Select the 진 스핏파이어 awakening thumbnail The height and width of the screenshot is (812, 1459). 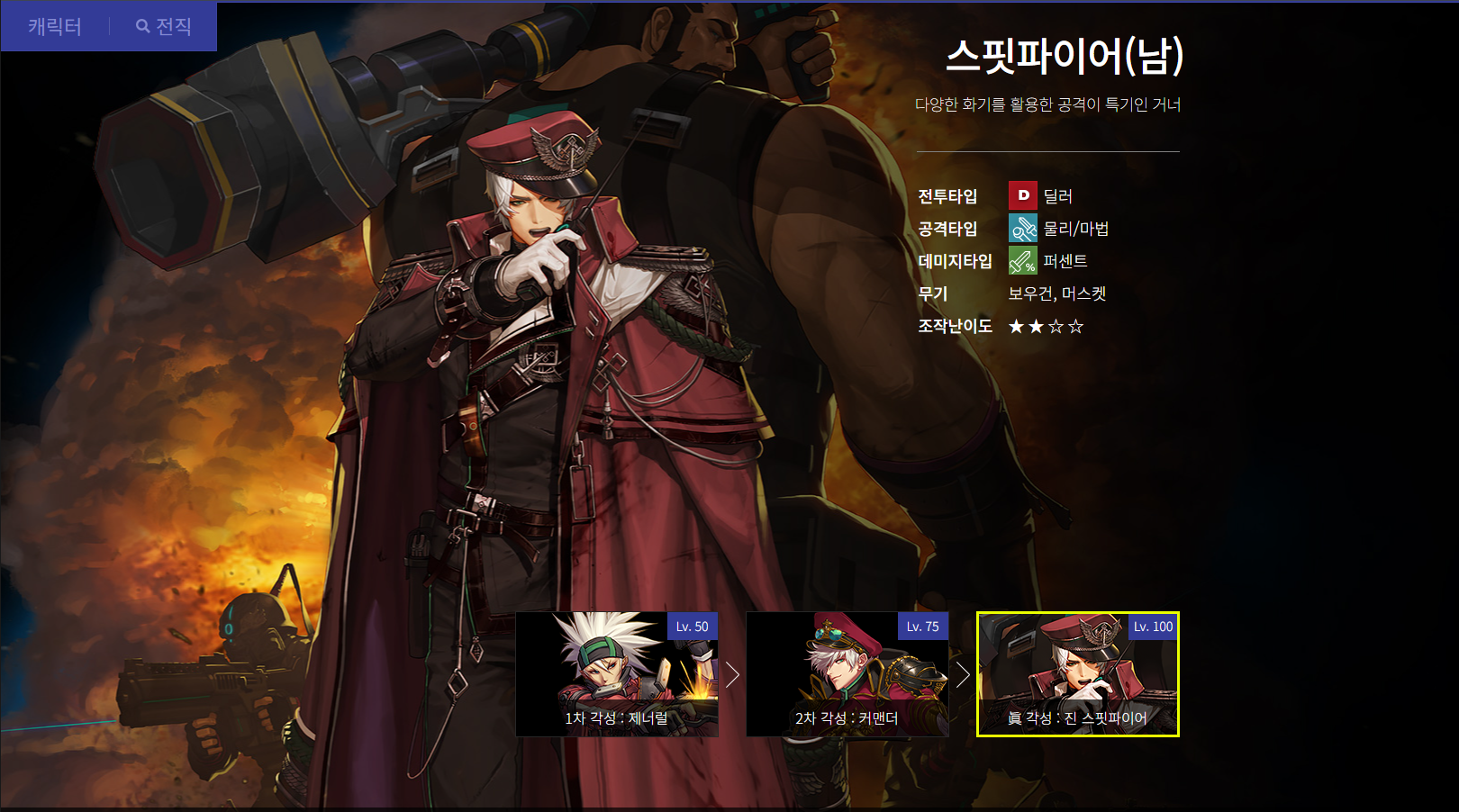pyautogui.click(x=1077, y=674)
